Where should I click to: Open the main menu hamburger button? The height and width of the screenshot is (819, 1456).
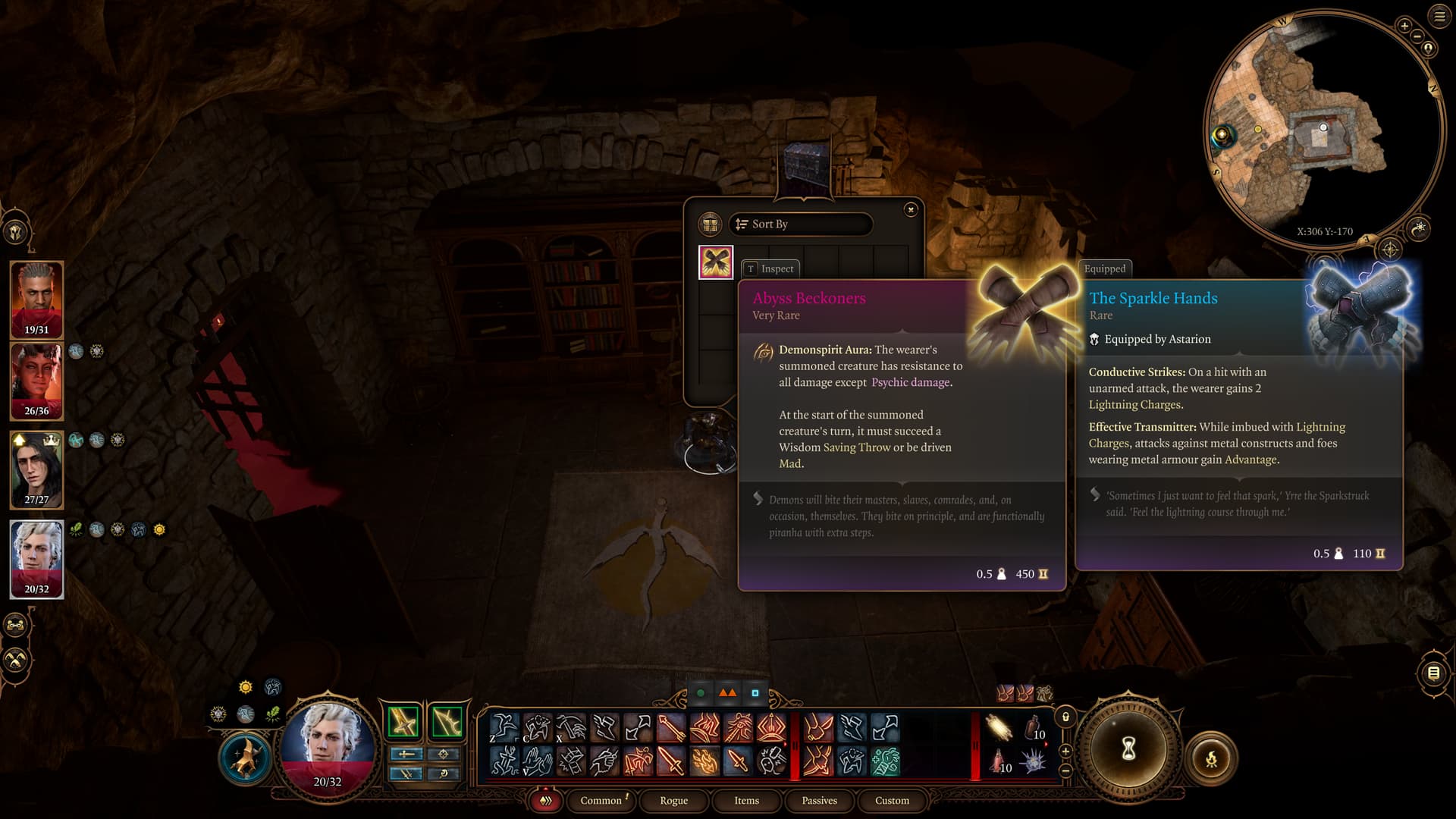click(x=1439, y=17)
